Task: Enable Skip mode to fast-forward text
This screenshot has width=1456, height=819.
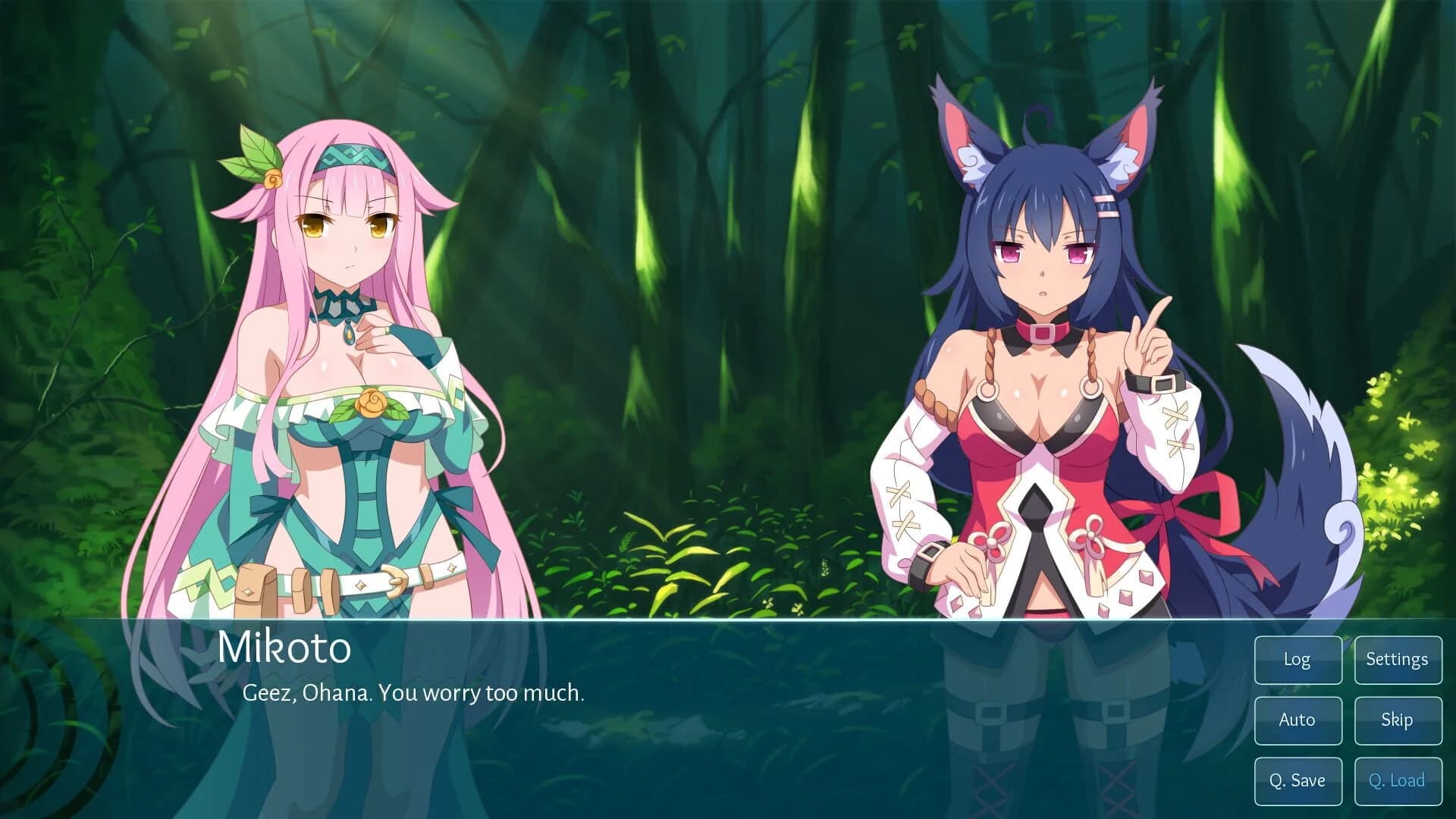Action: [1398, 720]
